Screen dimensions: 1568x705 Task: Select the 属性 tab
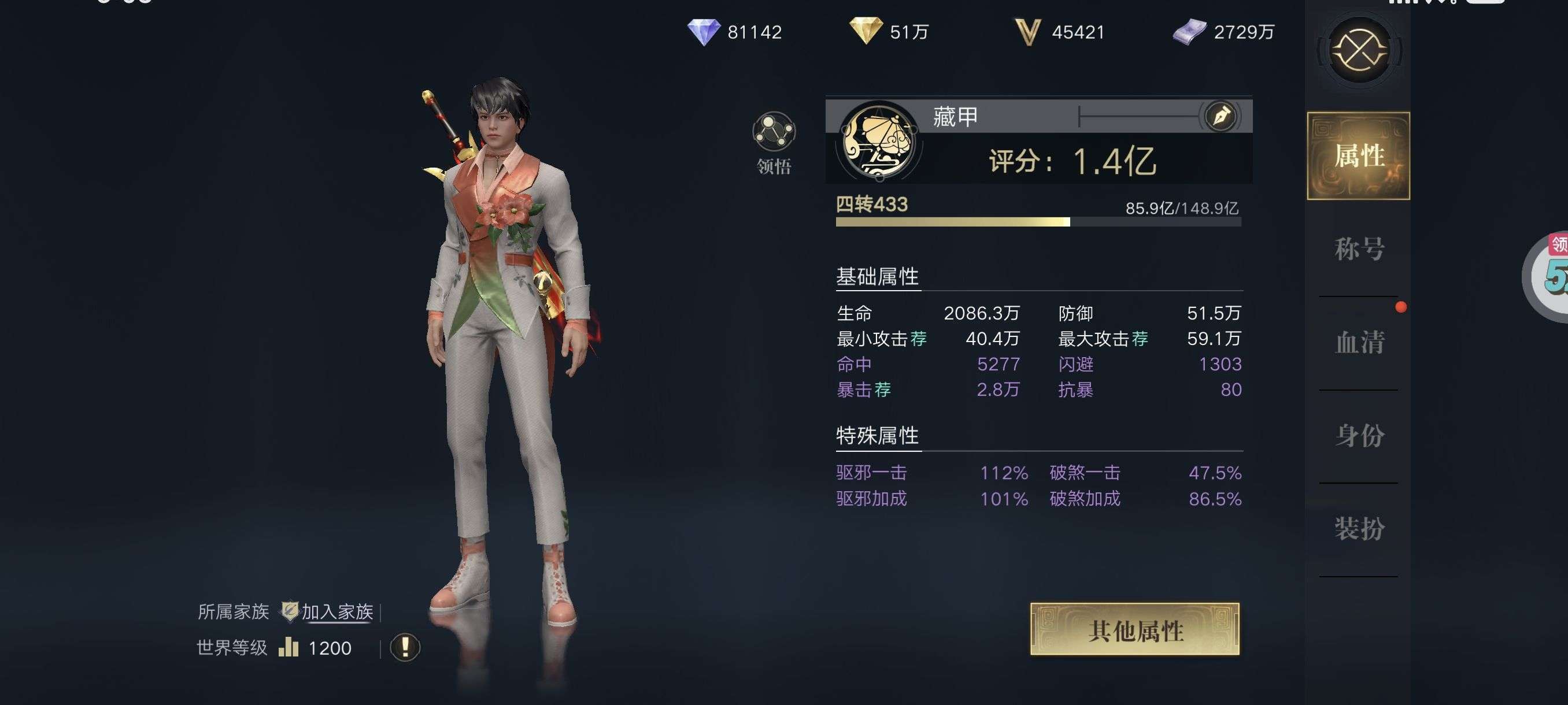(1359, 155)
